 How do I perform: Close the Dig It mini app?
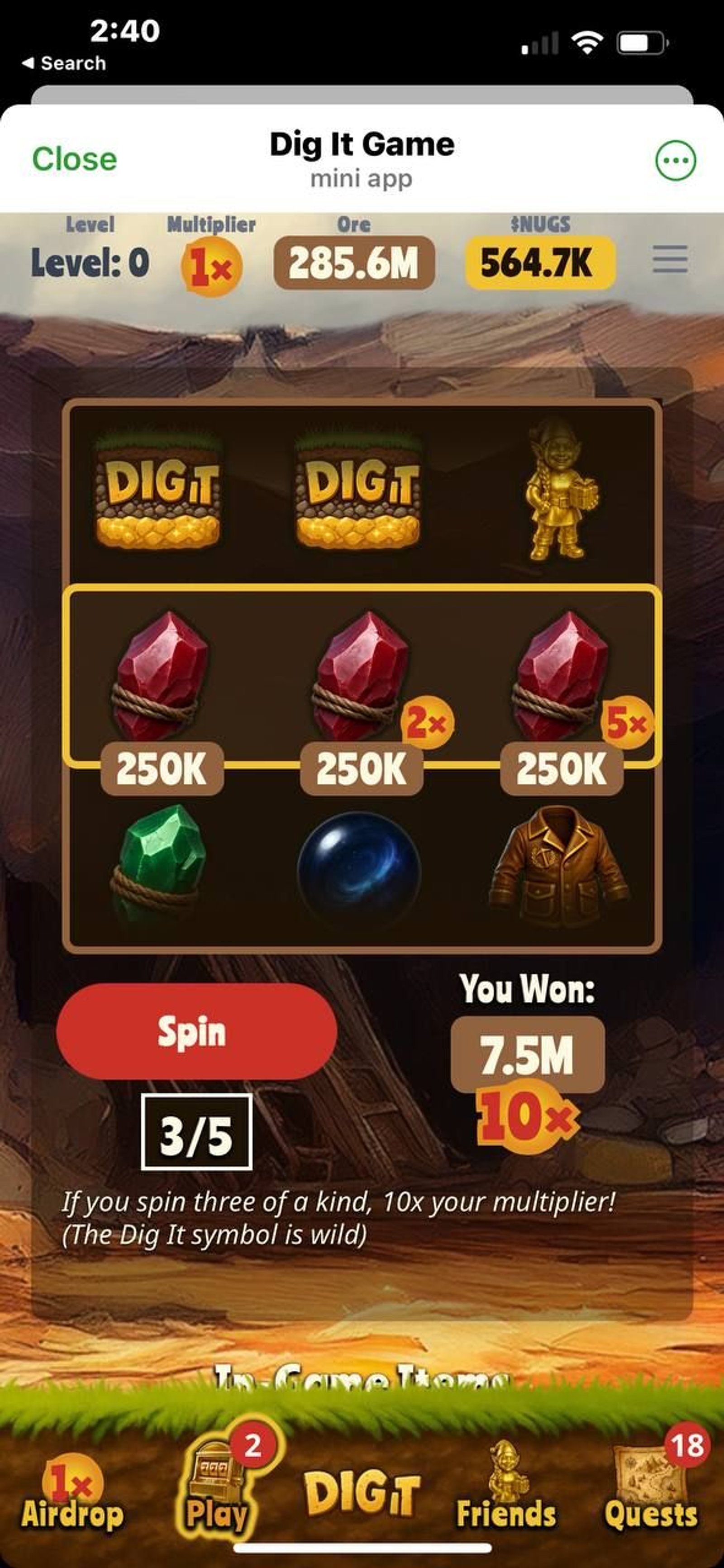(x=75, y=159)
